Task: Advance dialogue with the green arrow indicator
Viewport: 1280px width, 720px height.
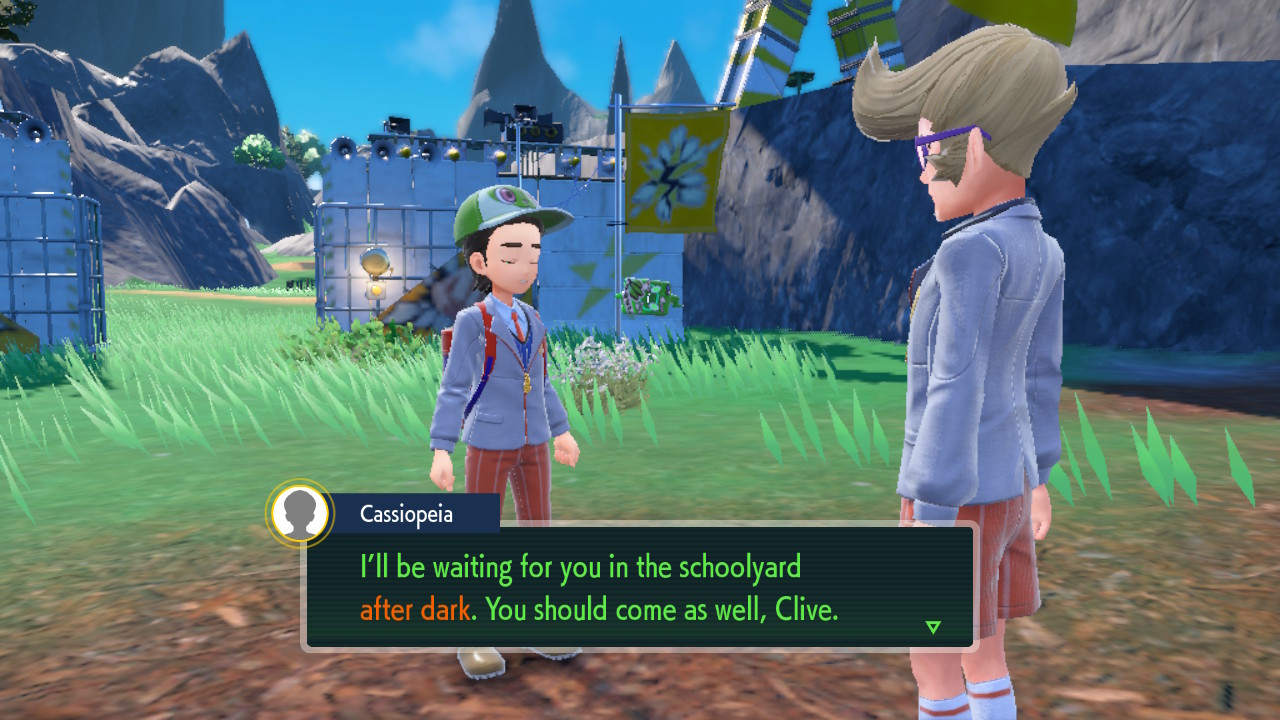Action: point(933,627)
